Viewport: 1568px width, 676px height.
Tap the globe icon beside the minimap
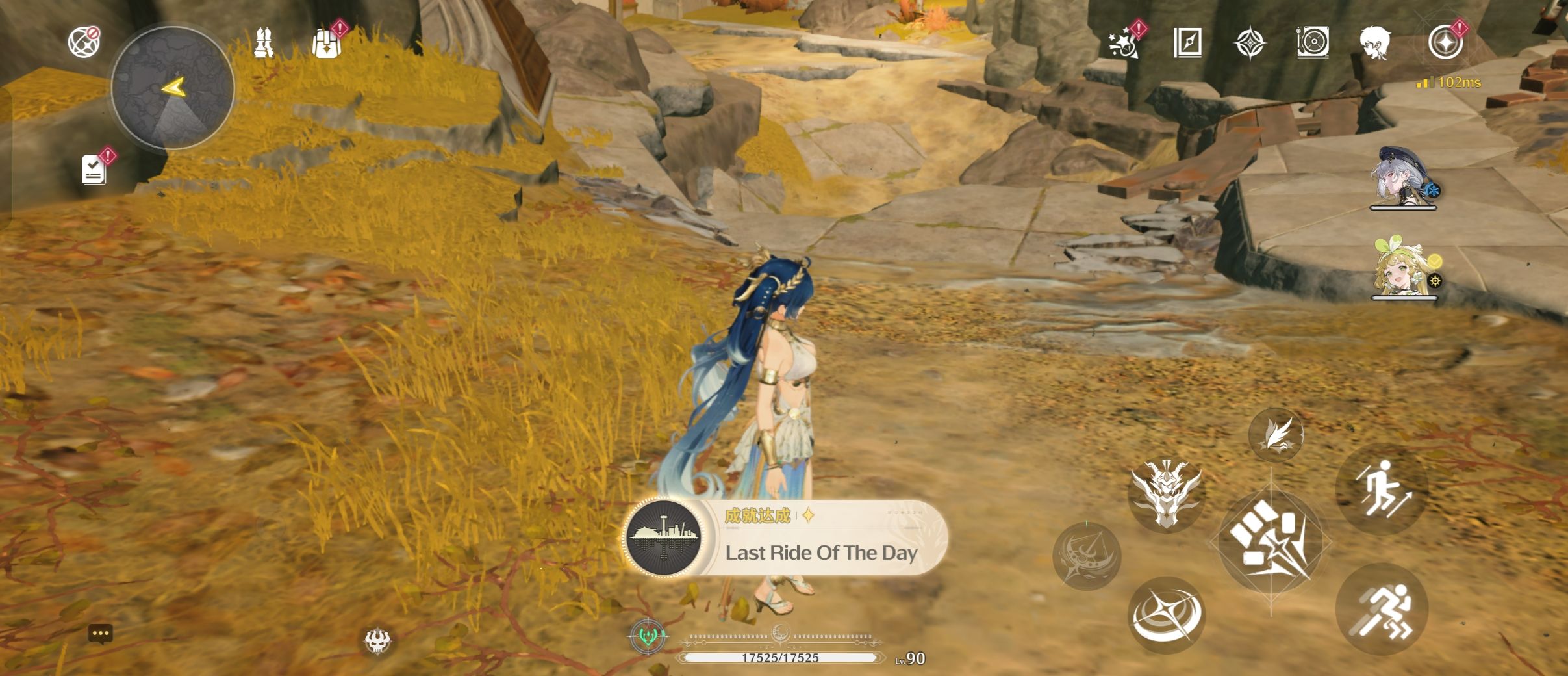pyautogui.click(x=84, y=42)
